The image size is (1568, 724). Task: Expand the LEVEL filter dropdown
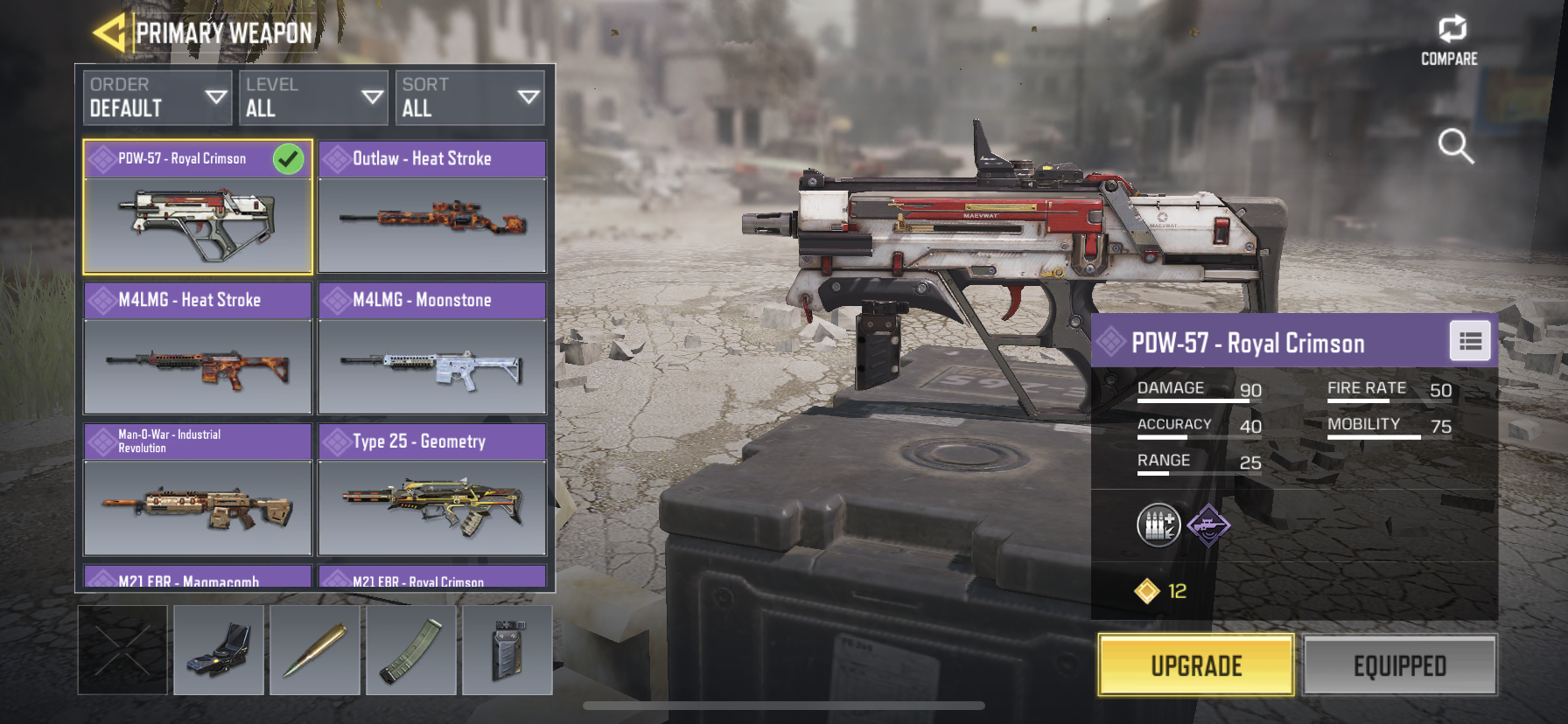(313, 96)
